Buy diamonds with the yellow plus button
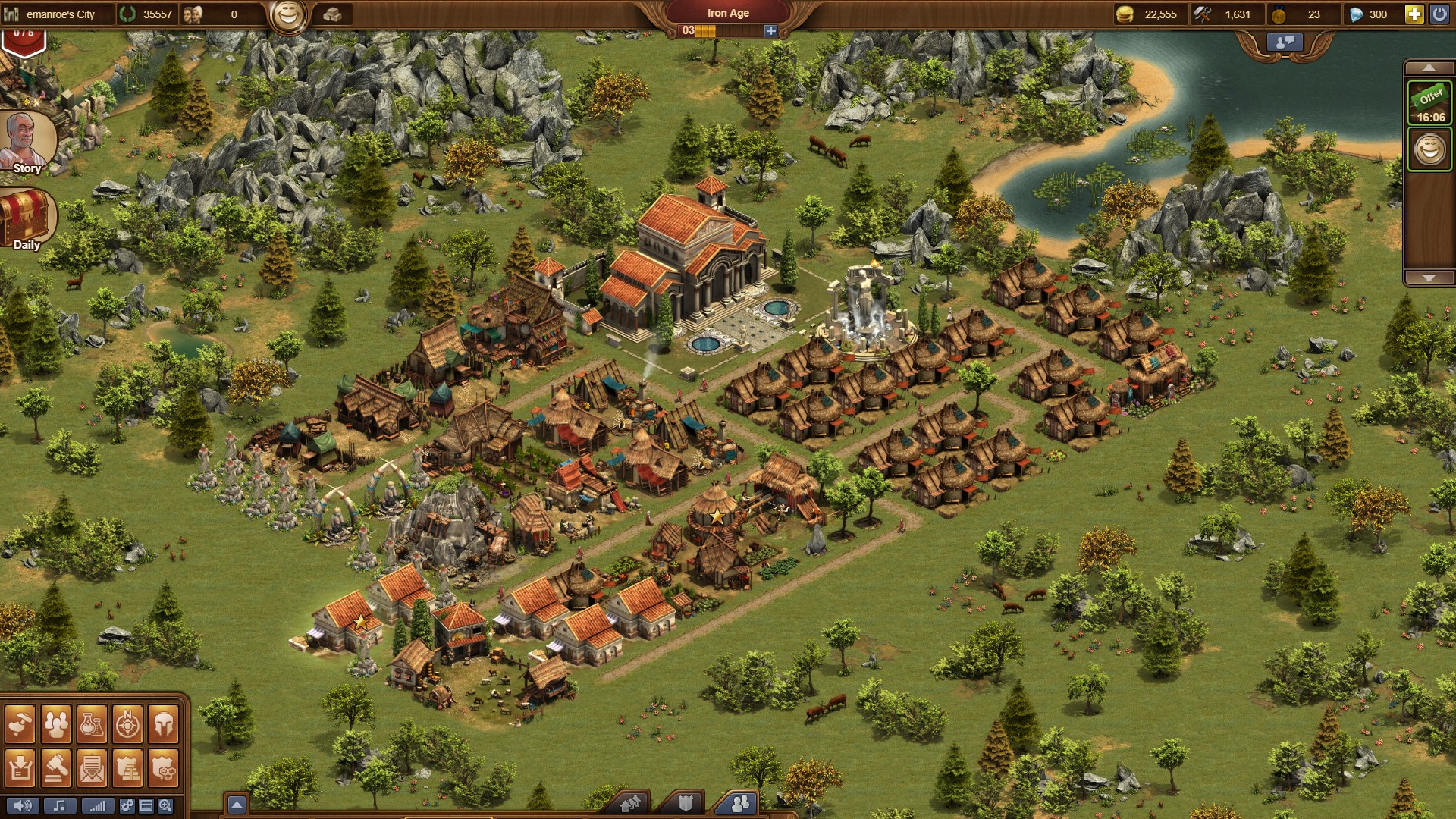Screen dimensions: 1456x819 pos(1414,14)
